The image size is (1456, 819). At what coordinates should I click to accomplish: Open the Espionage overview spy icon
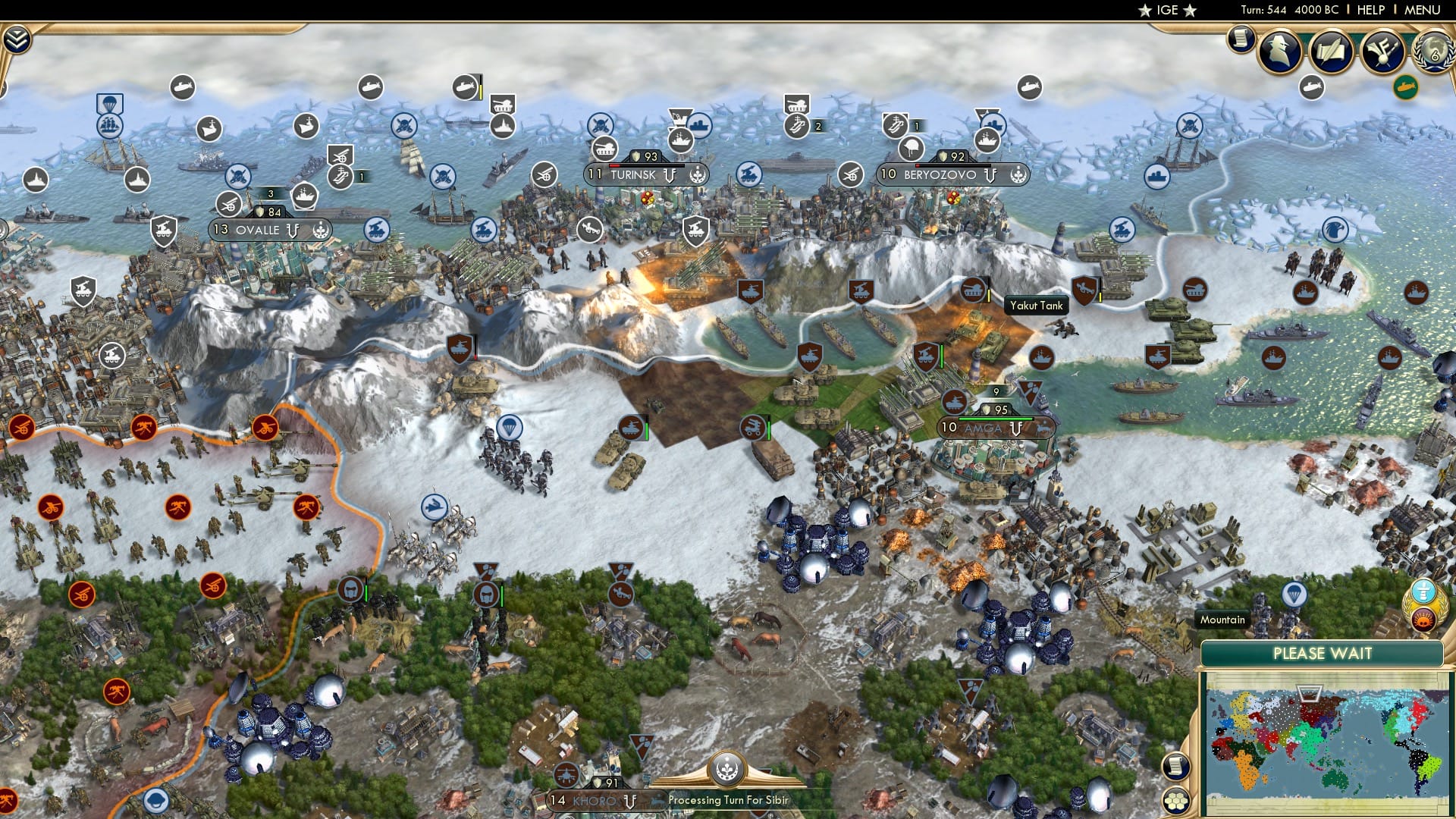(x=1278, y=51)
